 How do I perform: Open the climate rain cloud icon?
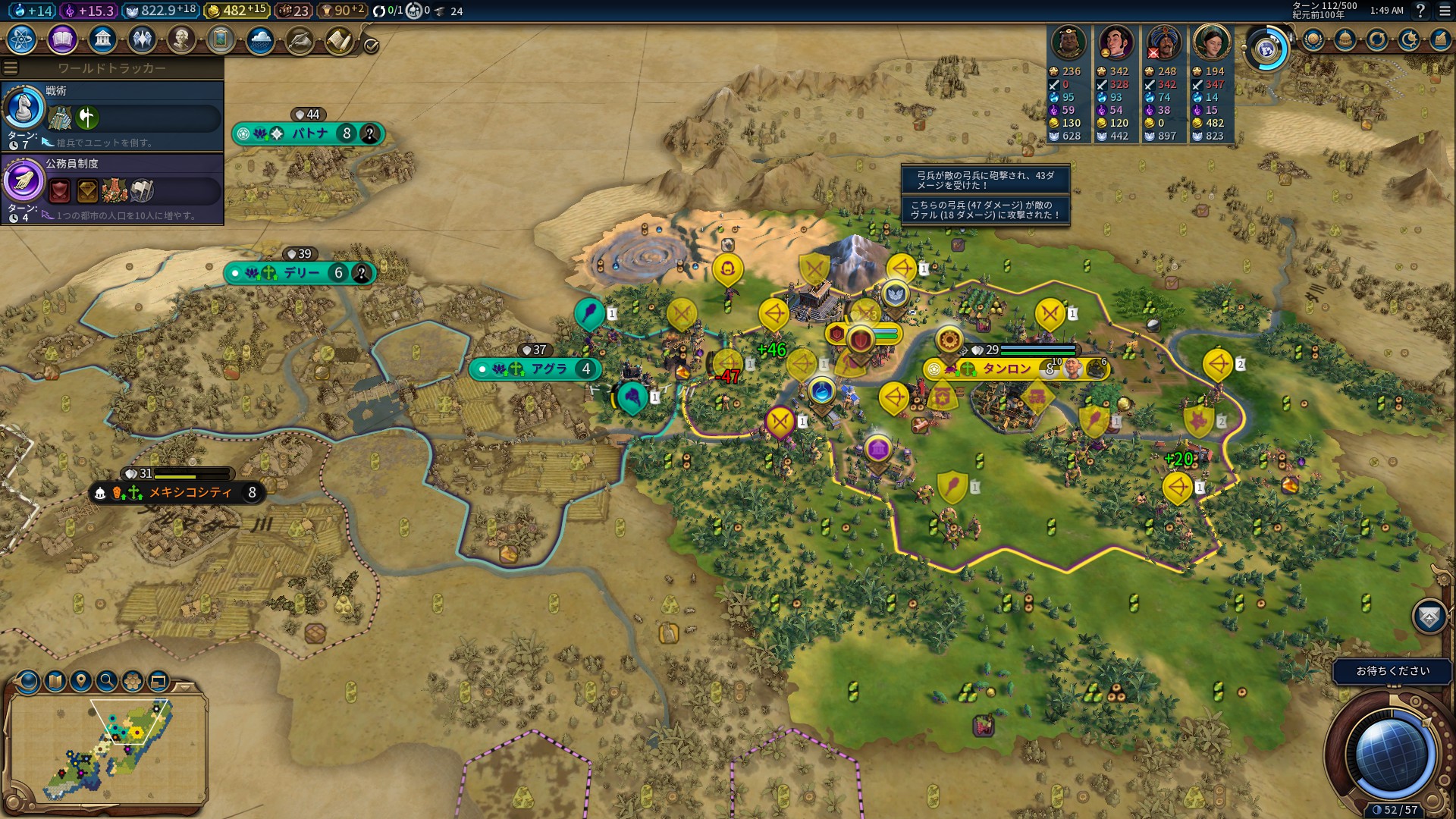coord(260,39)
